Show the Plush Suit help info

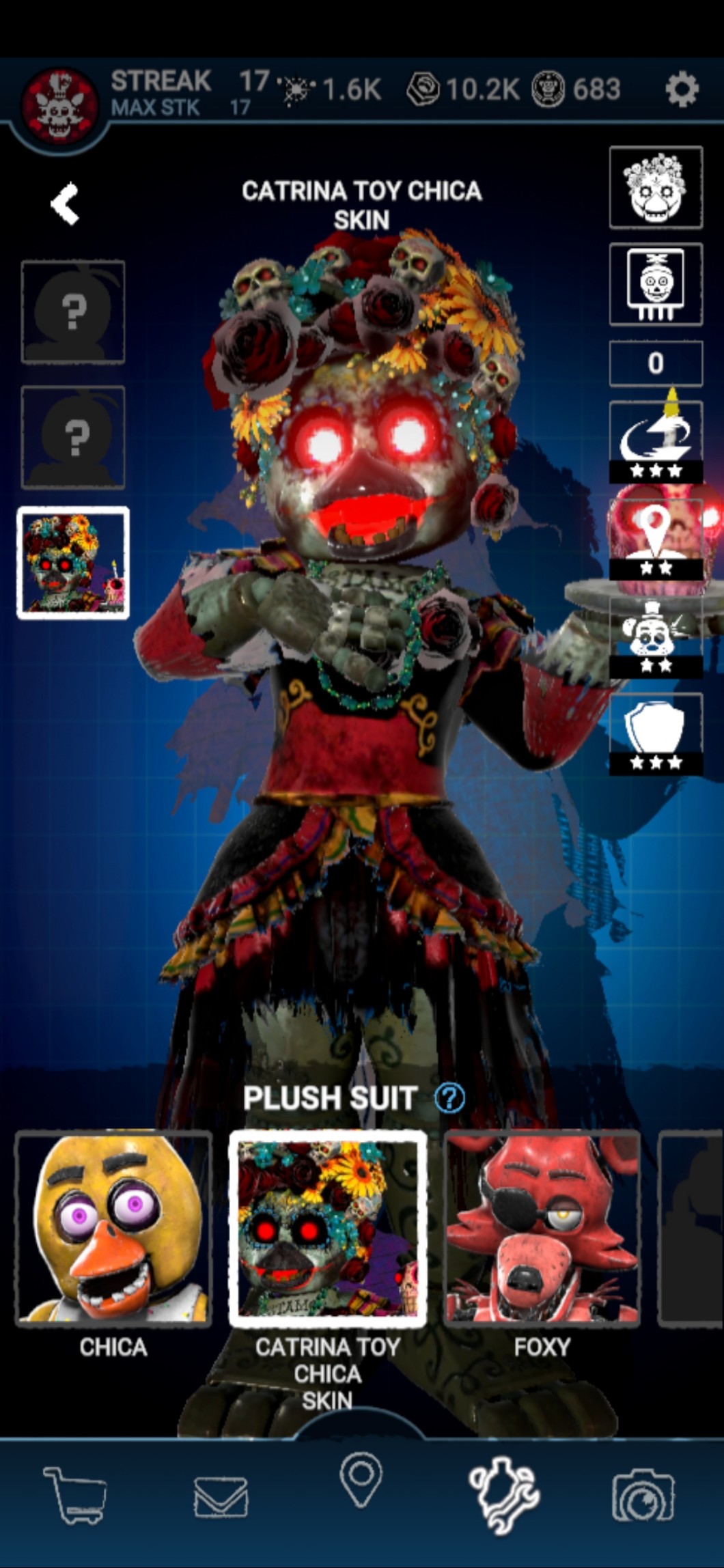tap(449, 1099)
